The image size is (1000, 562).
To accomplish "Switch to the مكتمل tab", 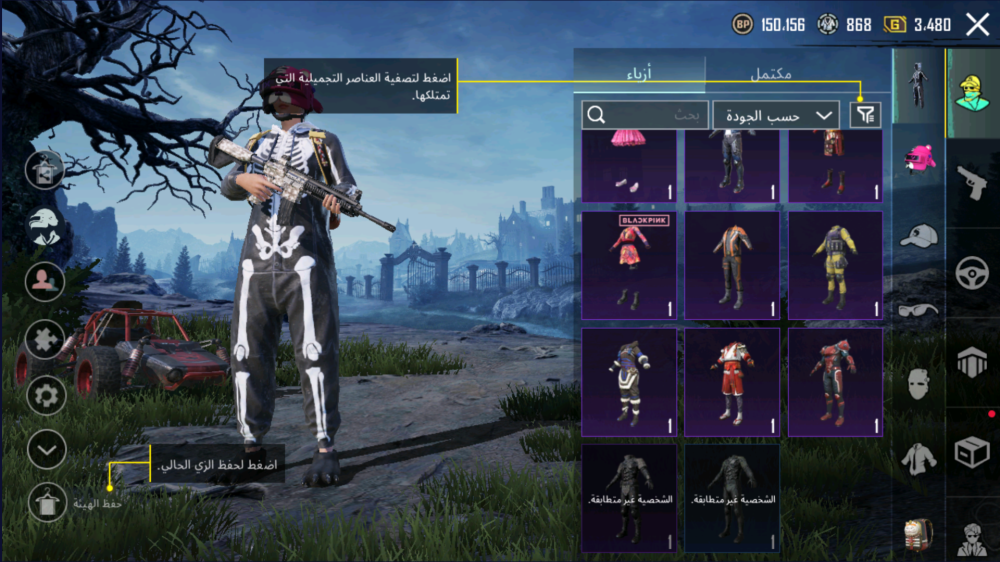I will 770,73.
